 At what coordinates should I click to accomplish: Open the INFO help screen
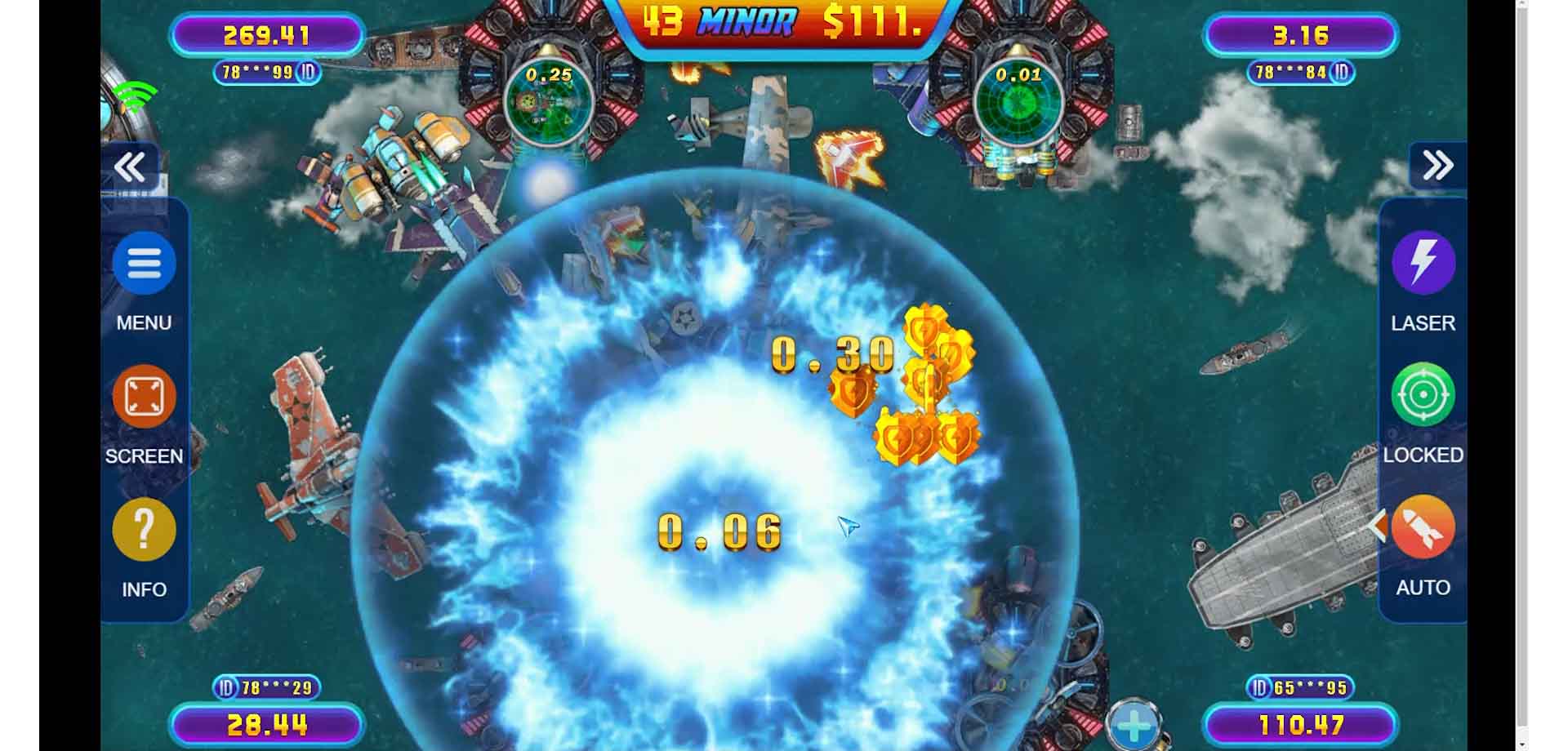pyautogui.click(x=144, y=529)
